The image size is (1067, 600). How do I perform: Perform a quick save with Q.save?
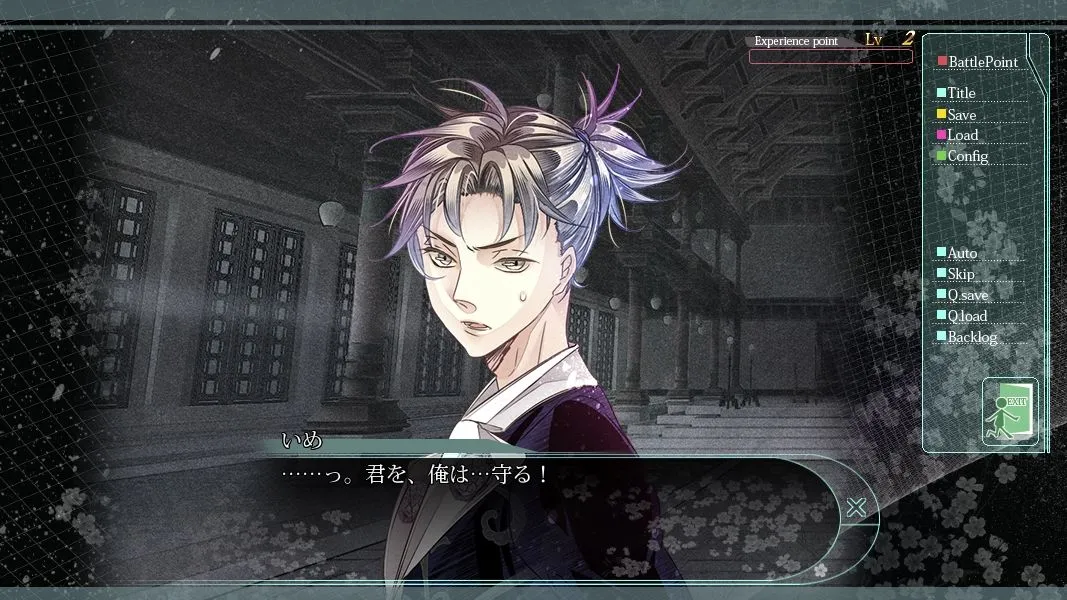[967, 295]
